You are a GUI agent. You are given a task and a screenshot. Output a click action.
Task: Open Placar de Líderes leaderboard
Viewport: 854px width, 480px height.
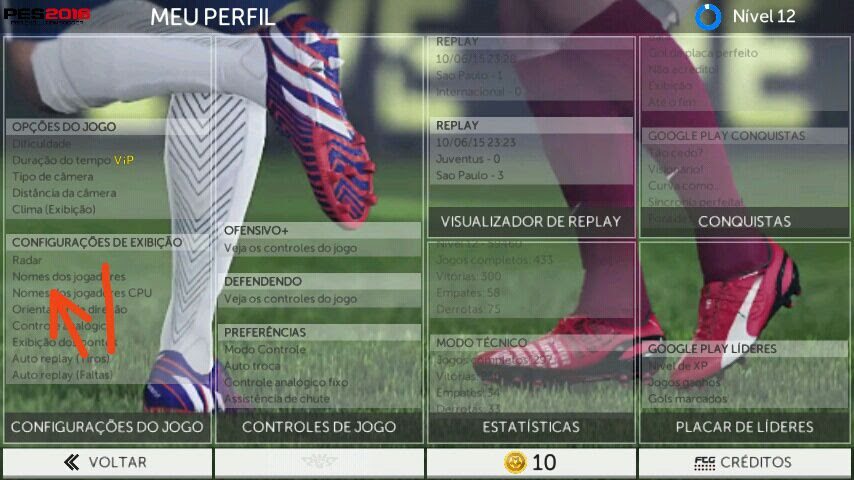tap(744, 427)
